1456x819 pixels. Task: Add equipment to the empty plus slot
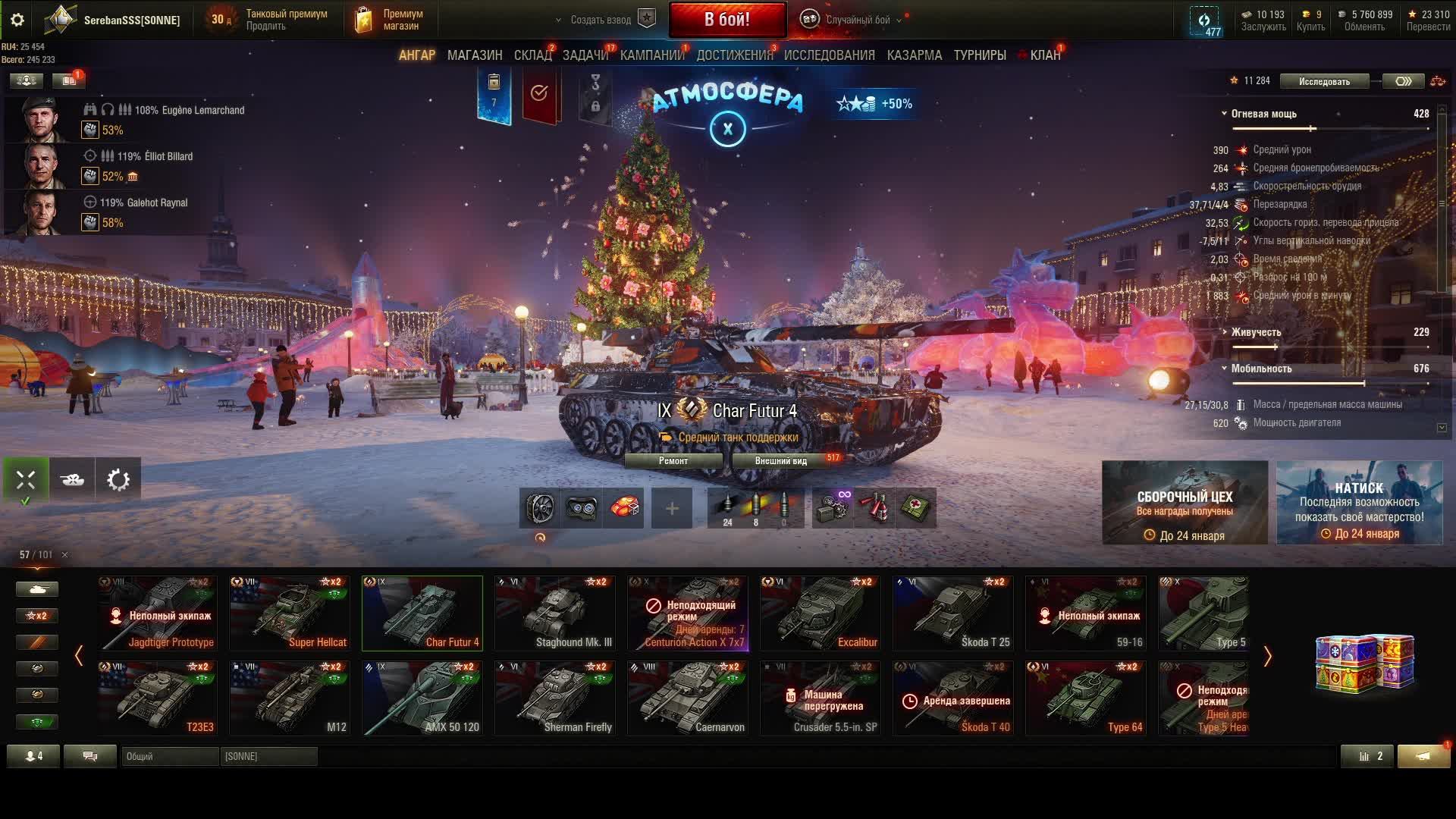[672, 508]
